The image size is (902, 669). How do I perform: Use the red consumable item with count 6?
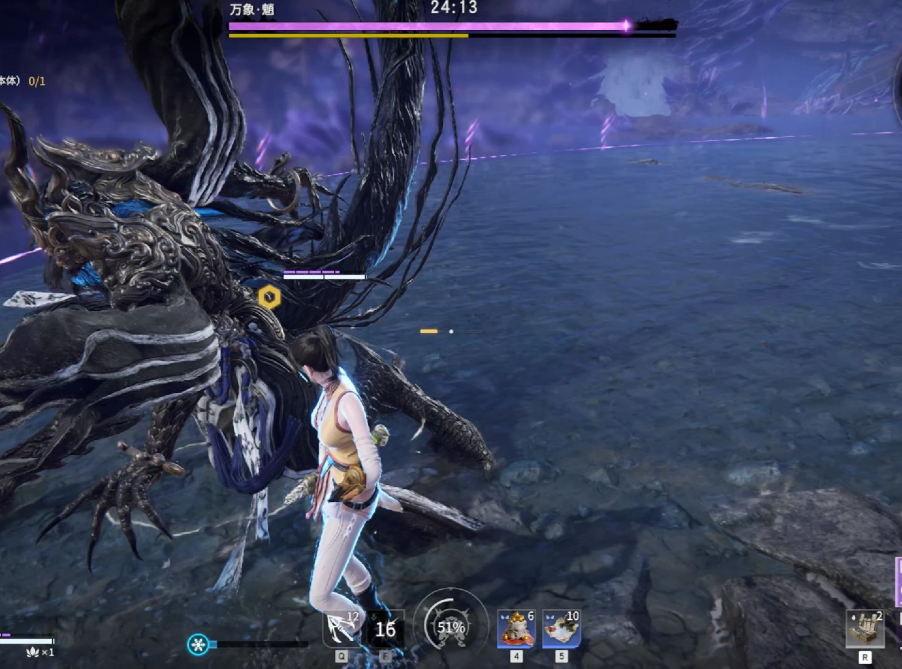pyautogui.click(x=516, y=629)
